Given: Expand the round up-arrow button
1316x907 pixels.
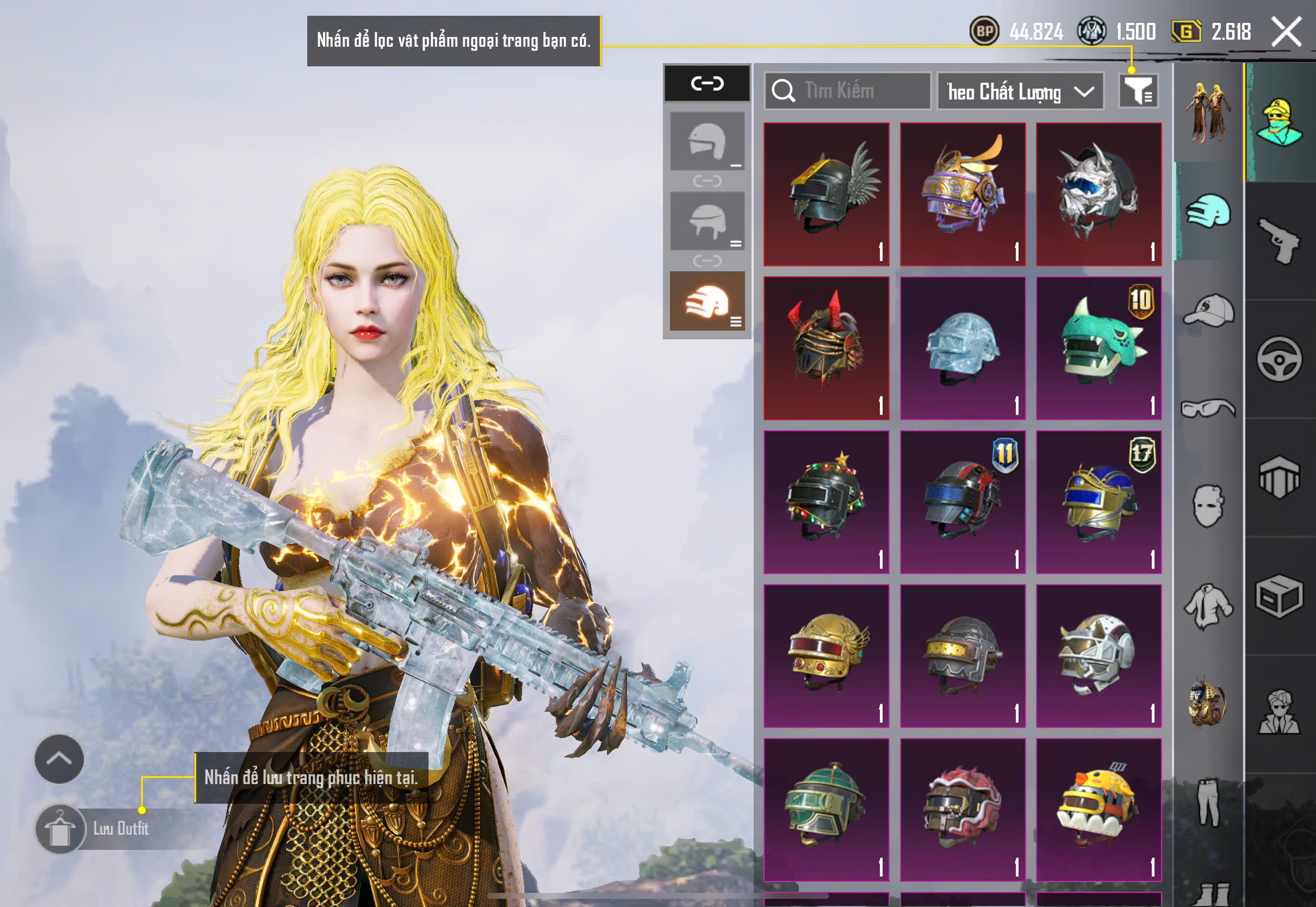Looking at the screenshot, I should (59, 759).
